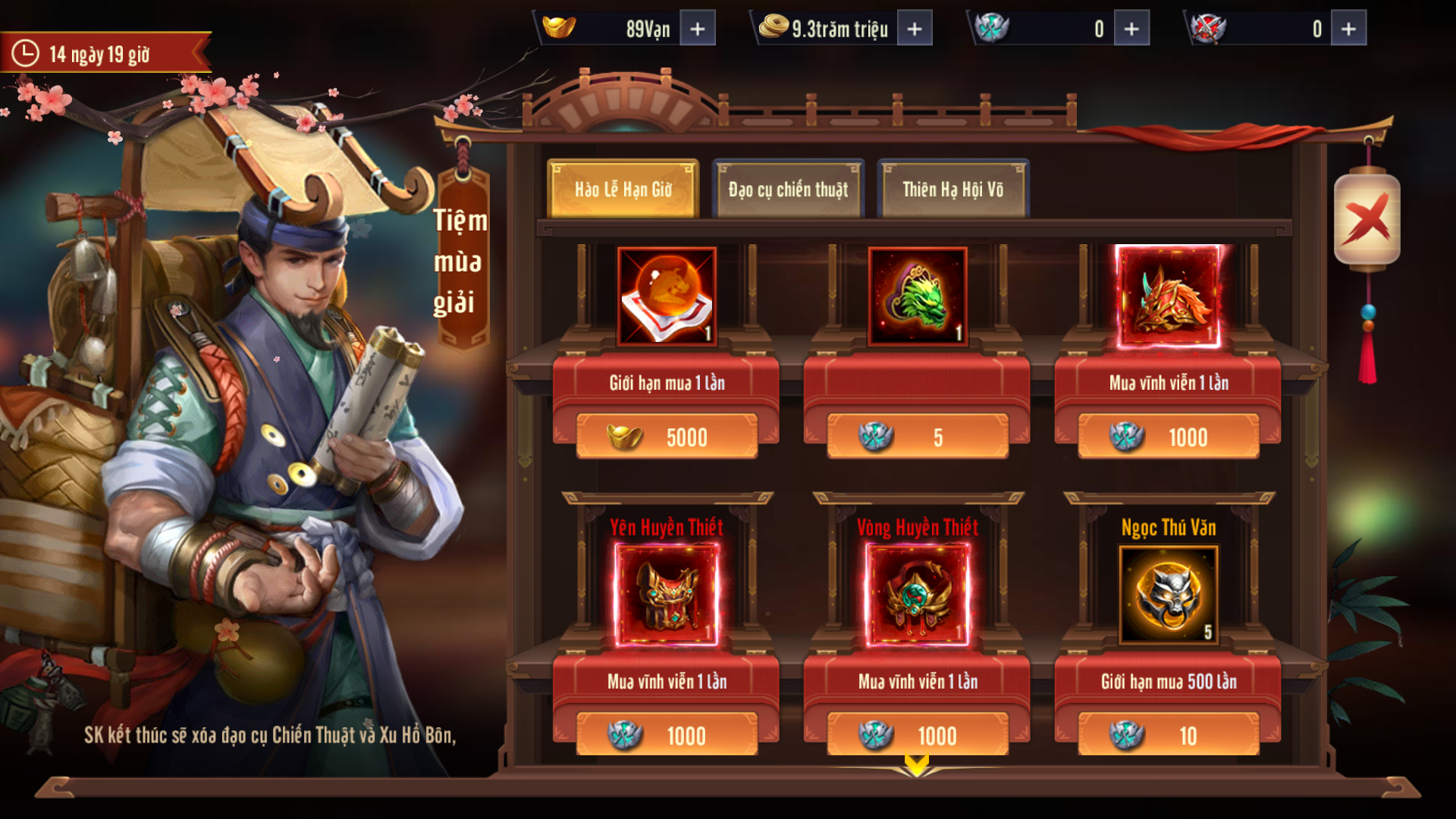Select the Thiên Hạ Hội Võ tab
The height and width of the screenshot is (819, 1456).
tap(952, 190)
